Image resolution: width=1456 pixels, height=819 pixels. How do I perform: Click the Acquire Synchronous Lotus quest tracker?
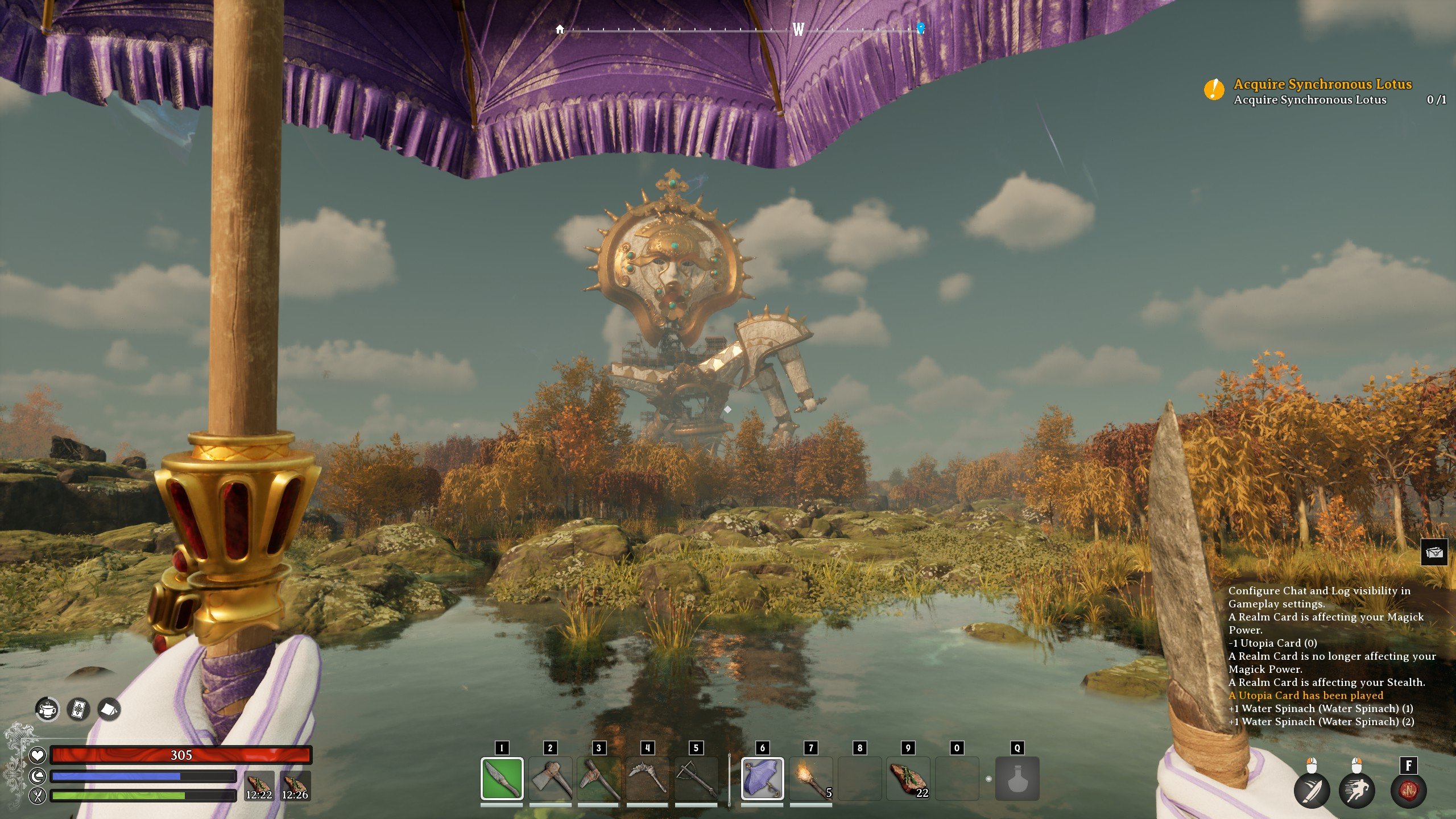click(1322, 91)
